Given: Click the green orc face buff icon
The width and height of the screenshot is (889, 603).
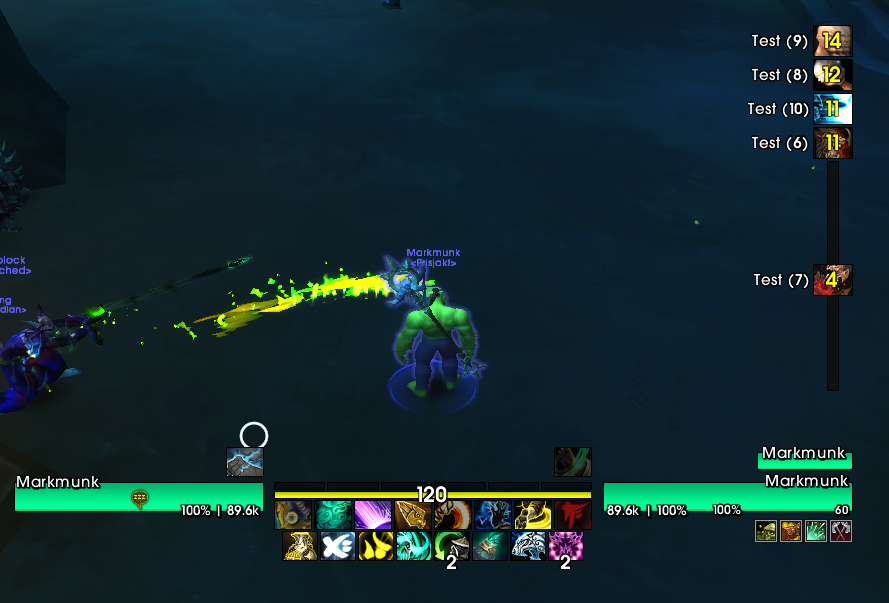Looking at the screenshot, I should (x=766, y=531).
